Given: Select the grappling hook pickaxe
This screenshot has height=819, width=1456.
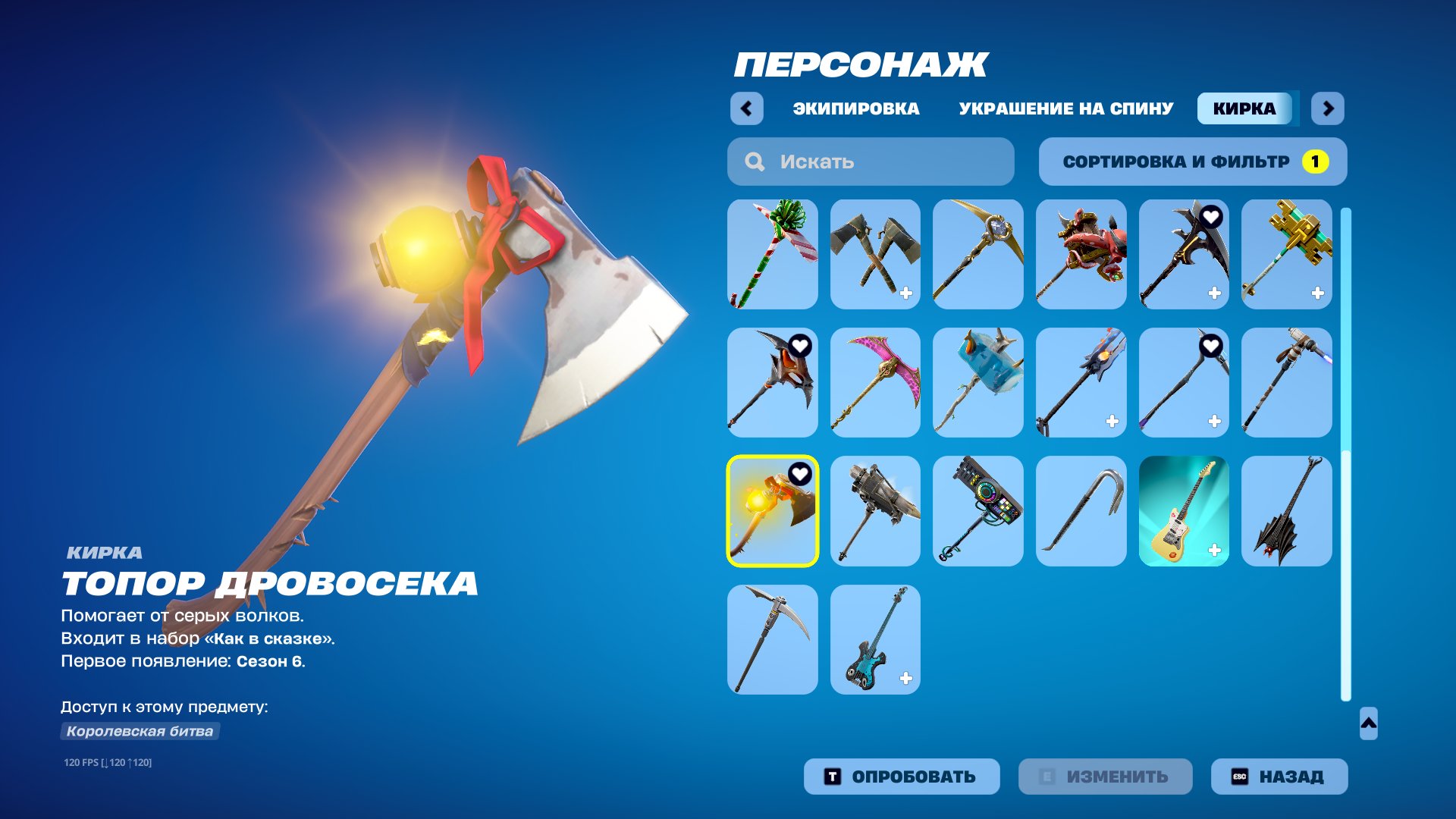Looking at the screenshot, I should (x=1081, y=510).
